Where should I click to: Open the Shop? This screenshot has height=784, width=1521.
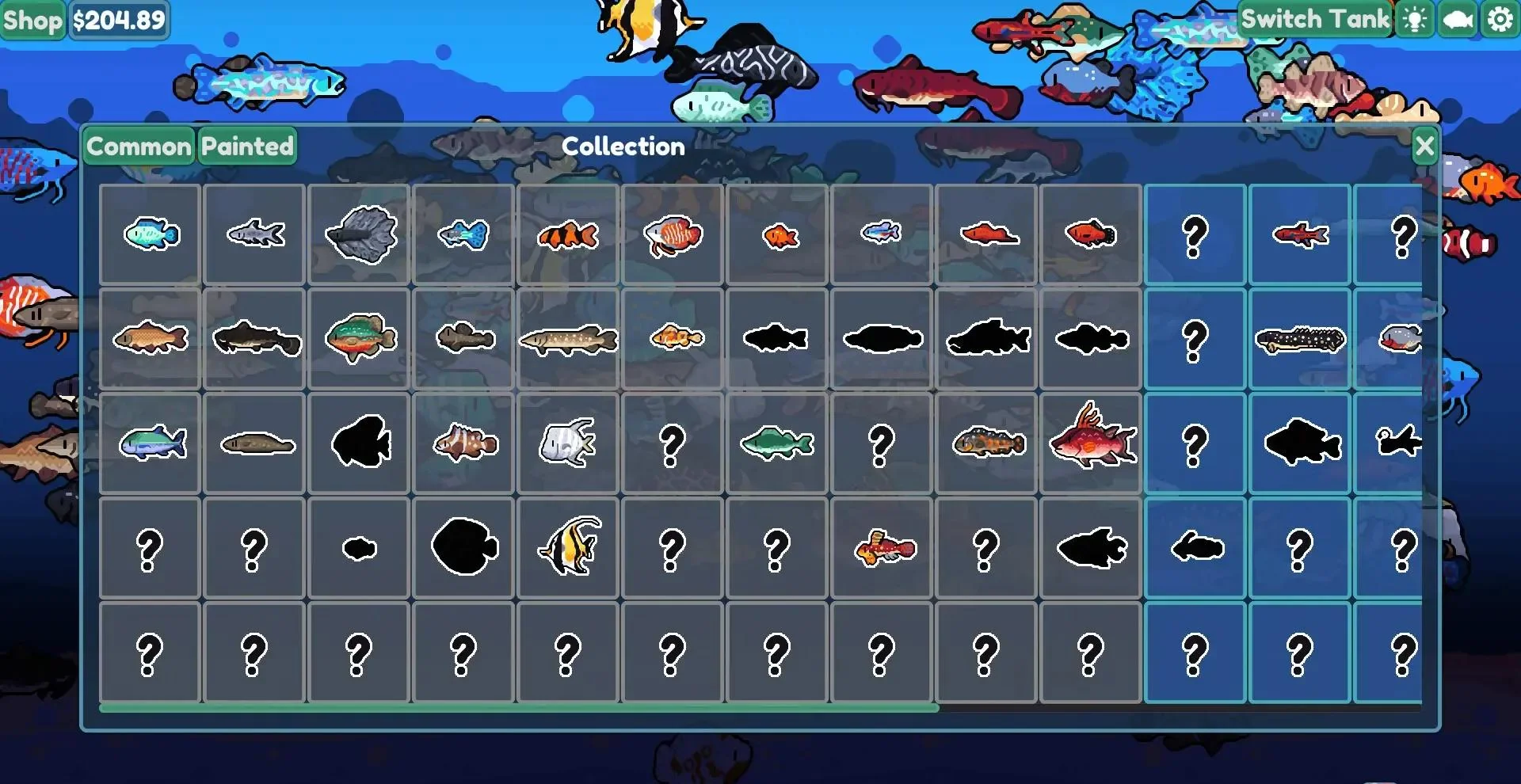[x=33, y=20]
